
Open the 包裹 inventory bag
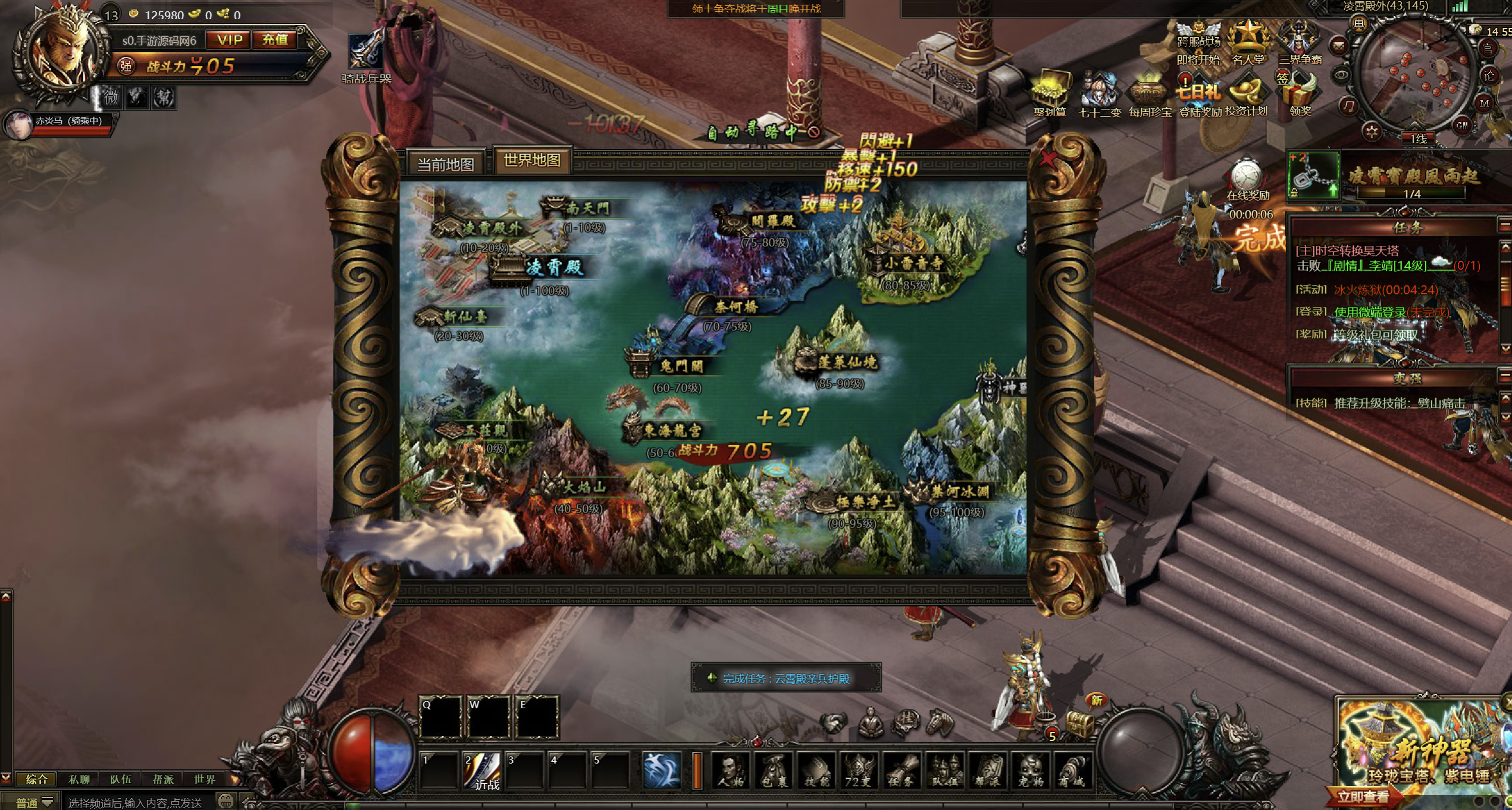(x=774, y=771)
